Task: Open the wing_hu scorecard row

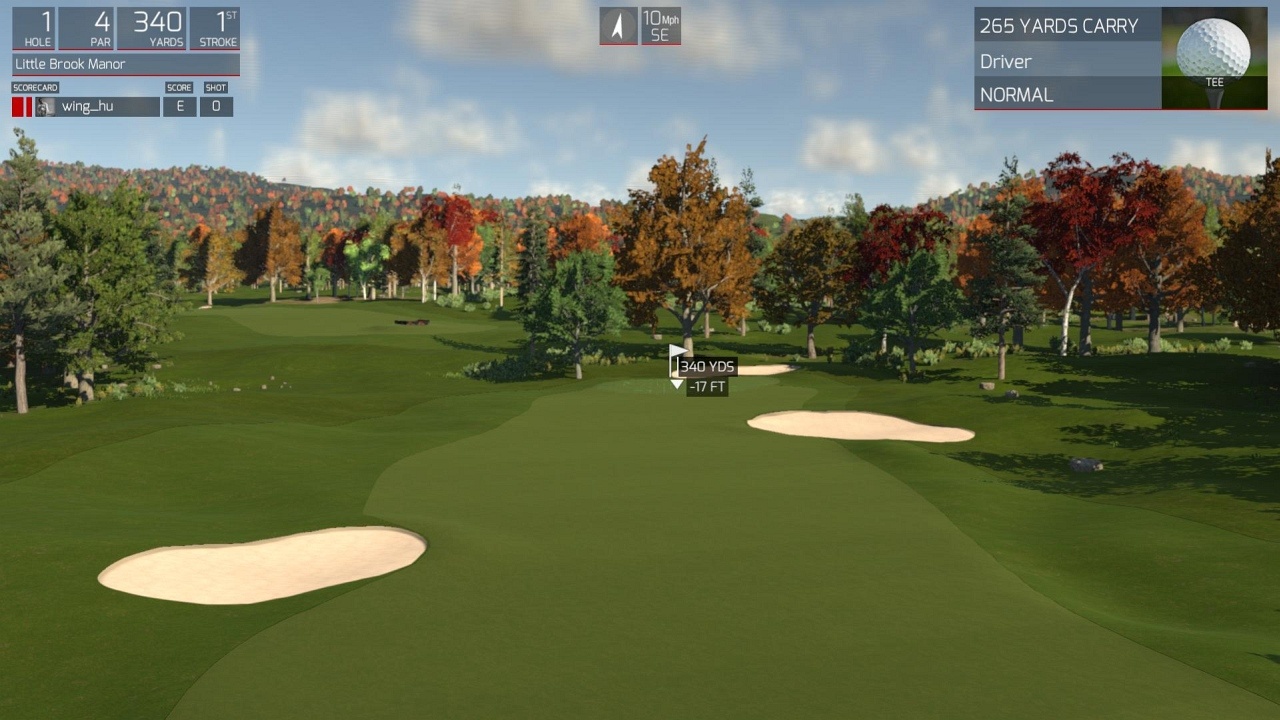Action: (x=98, y=107)
